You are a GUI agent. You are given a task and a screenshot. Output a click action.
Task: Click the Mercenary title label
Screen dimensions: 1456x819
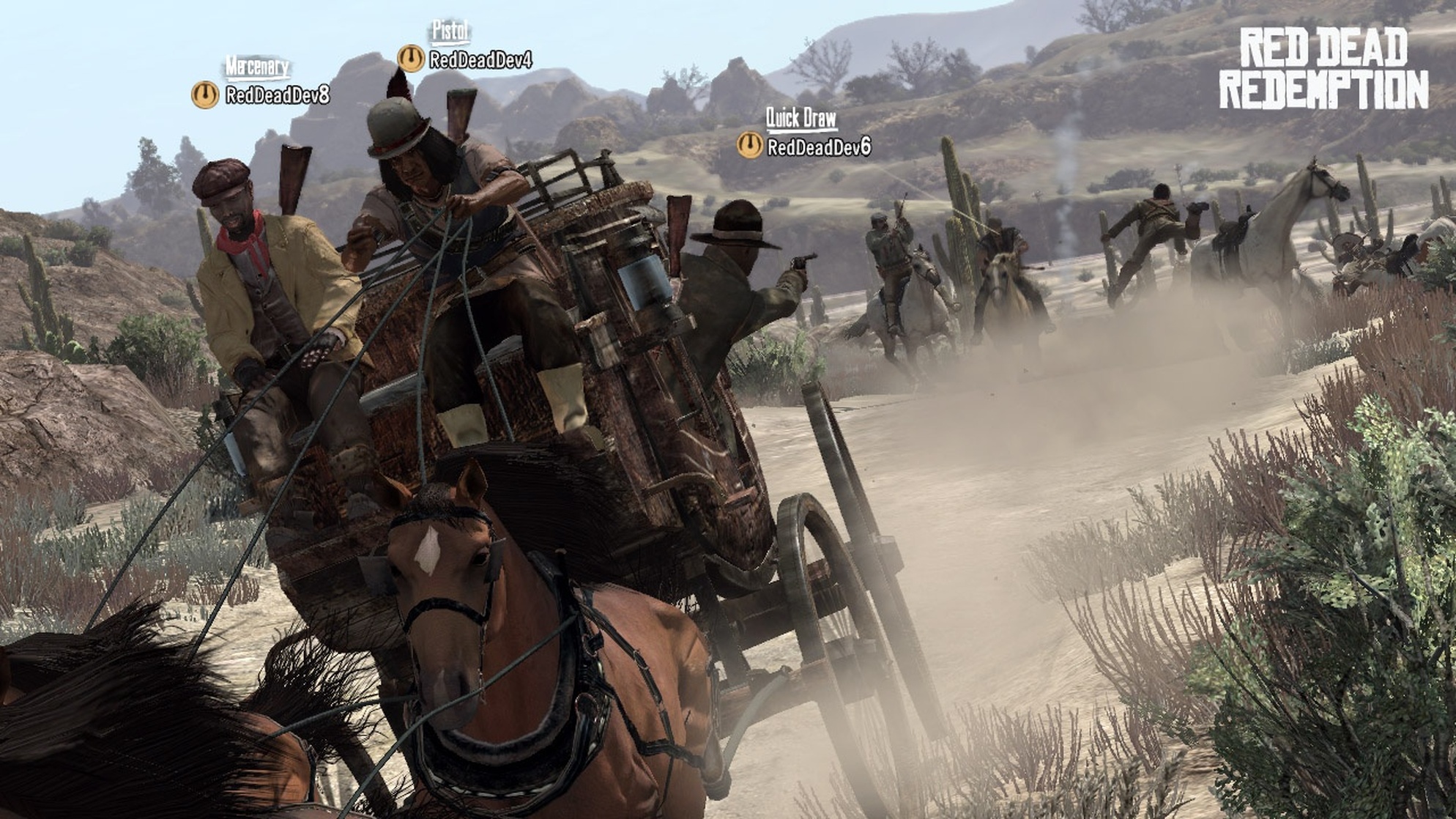pyautogui.click(x=257, y=67)
